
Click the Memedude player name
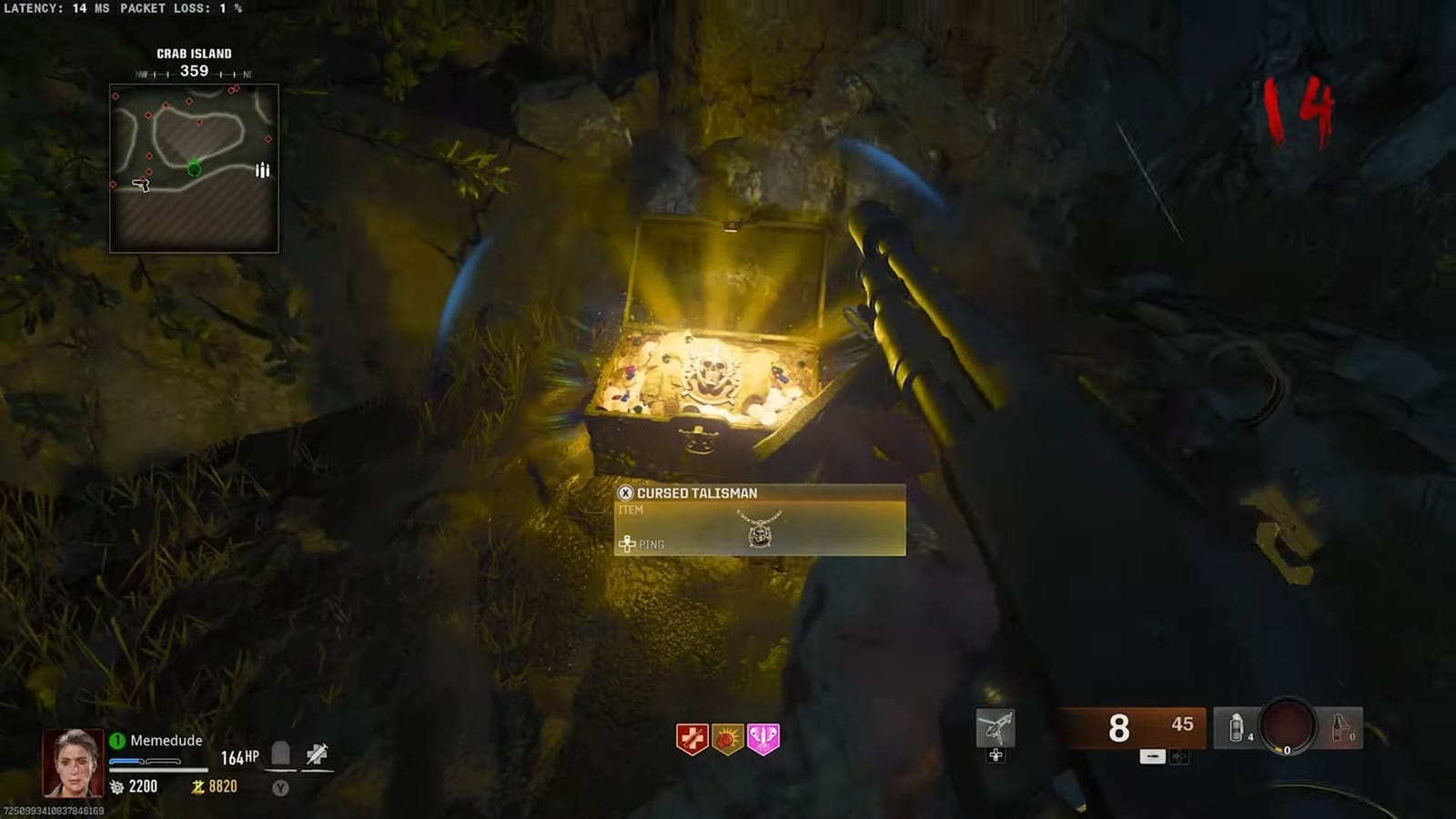[167, 740]
